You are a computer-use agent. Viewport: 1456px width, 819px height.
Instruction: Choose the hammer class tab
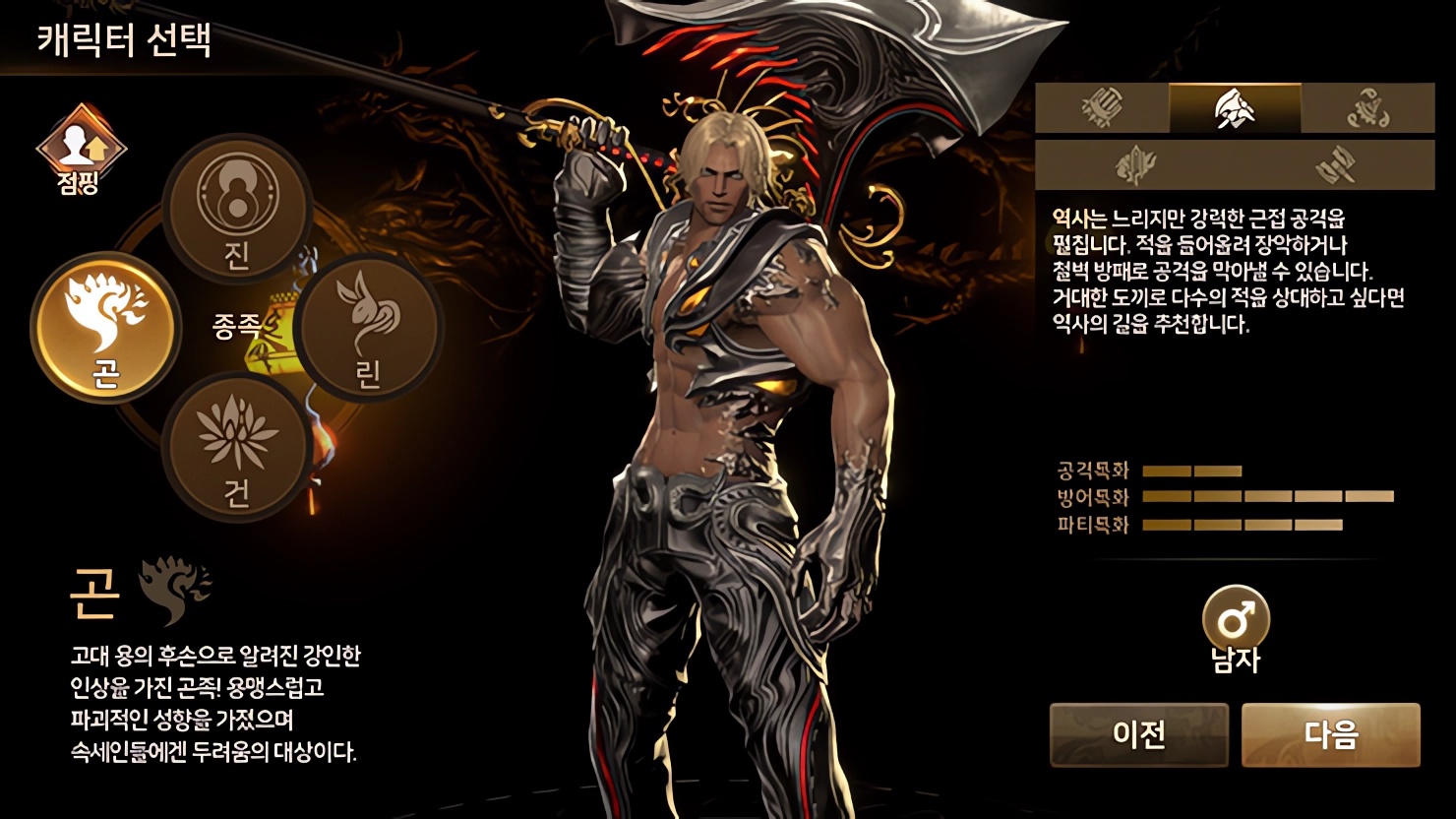click(1335, 164)
